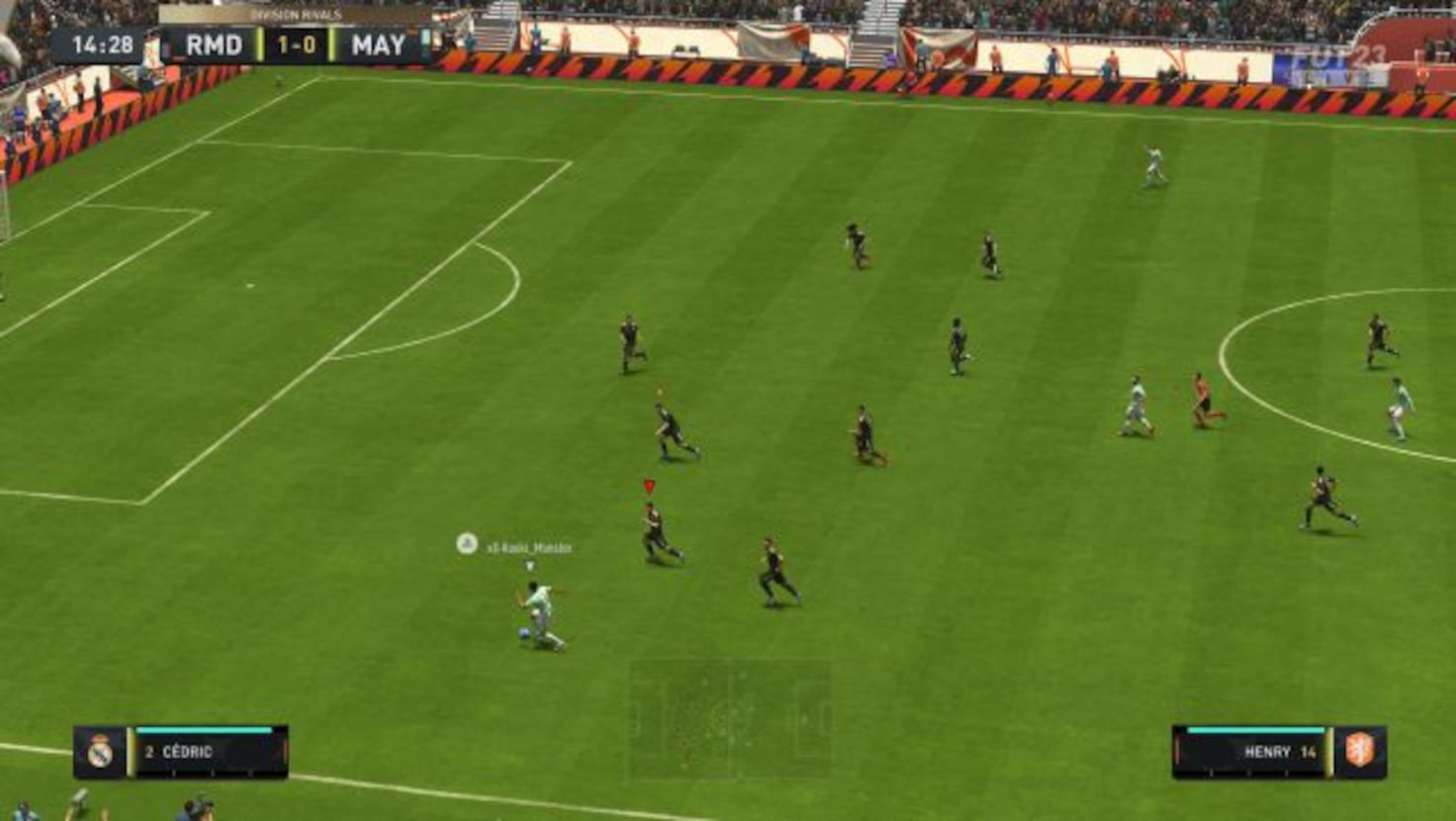Click the RMD yellow team color bar
Image resolution: width=1456 pixels, height=821 pixels.
(x=260, y=43)
